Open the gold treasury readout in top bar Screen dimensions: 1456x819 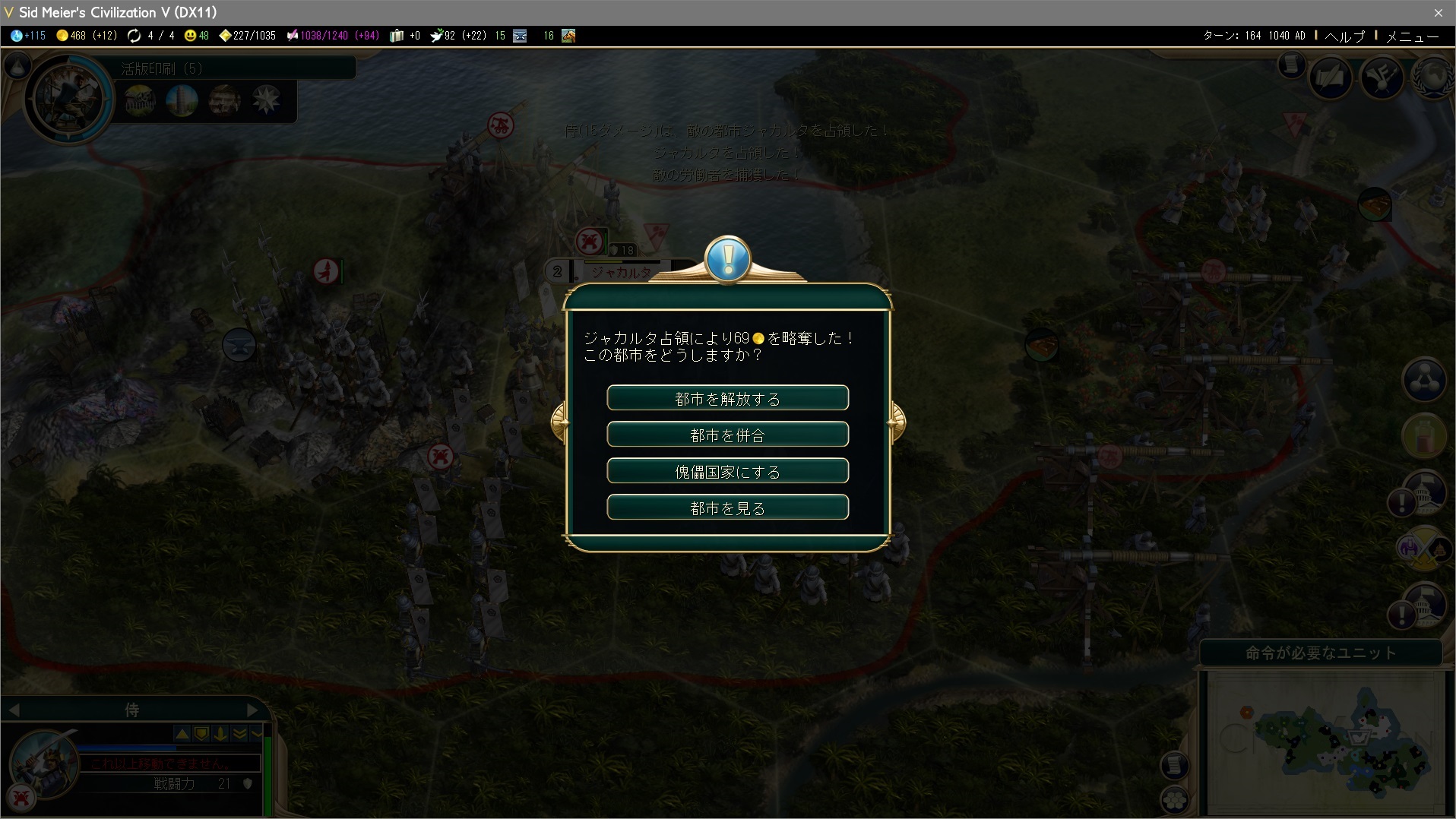tap(87, 36)
